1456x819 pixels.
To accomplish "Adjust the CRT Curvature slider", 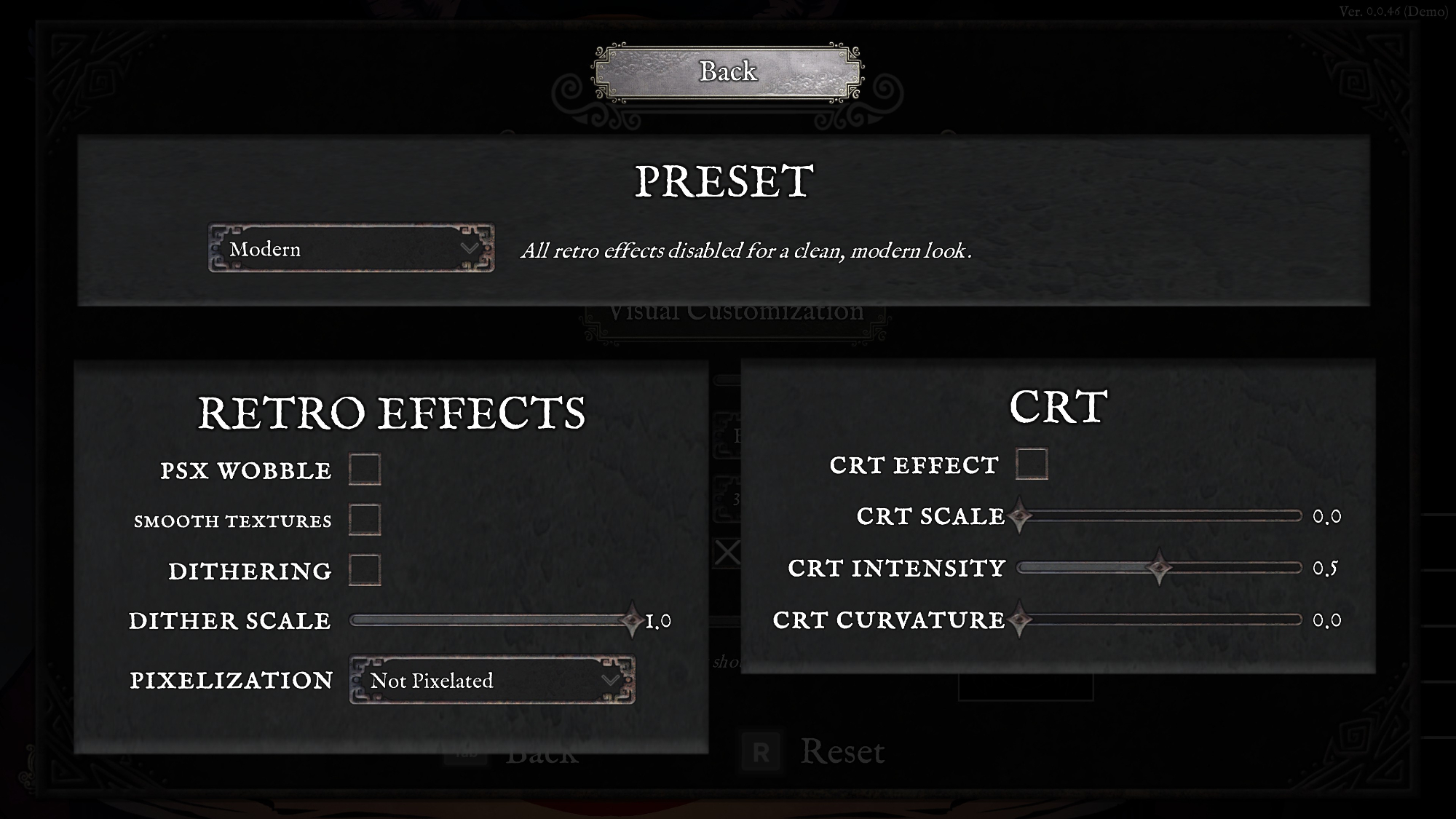I will point(1020,620).
